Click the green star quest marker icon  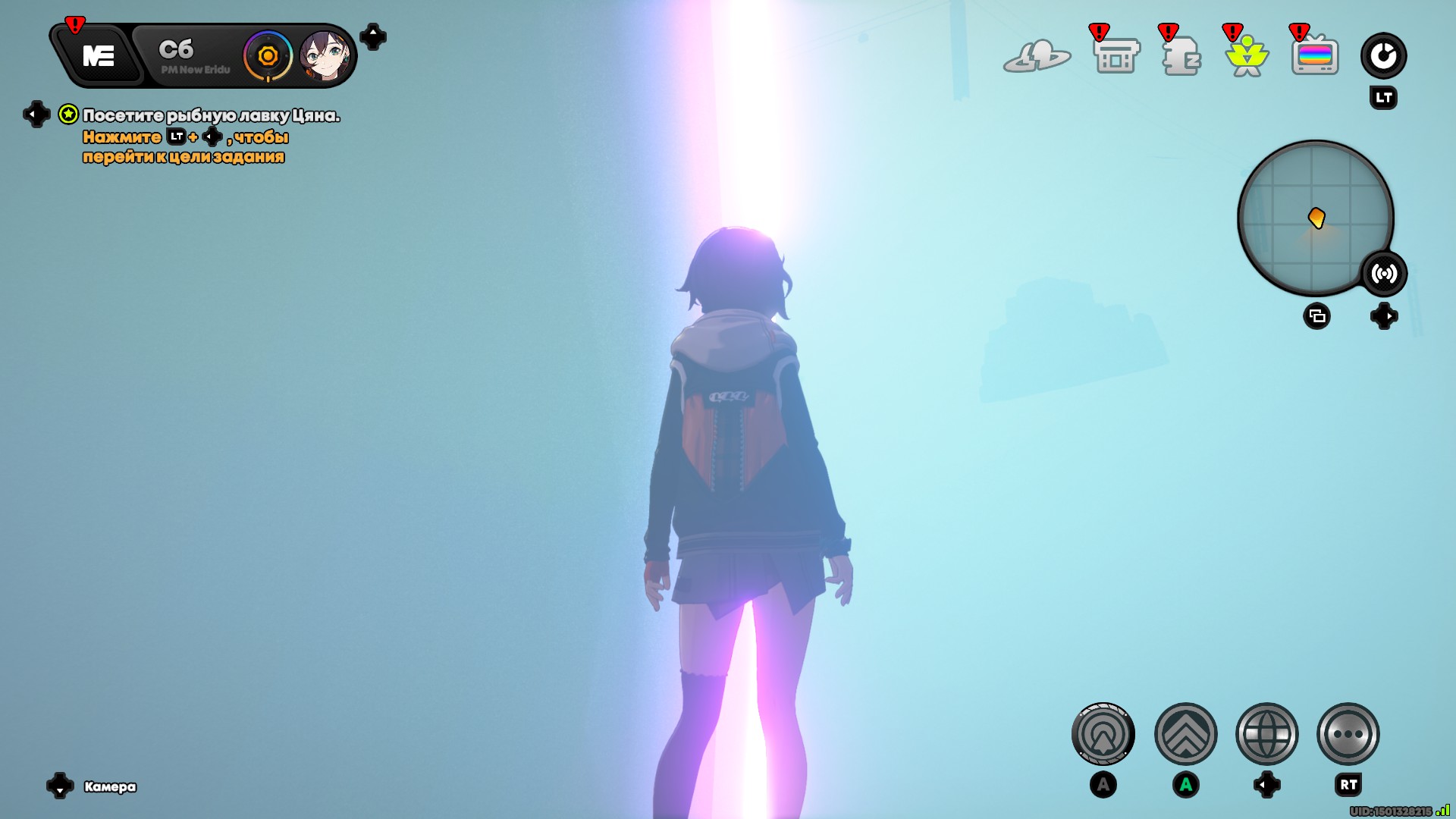click(x=68, y=115)
